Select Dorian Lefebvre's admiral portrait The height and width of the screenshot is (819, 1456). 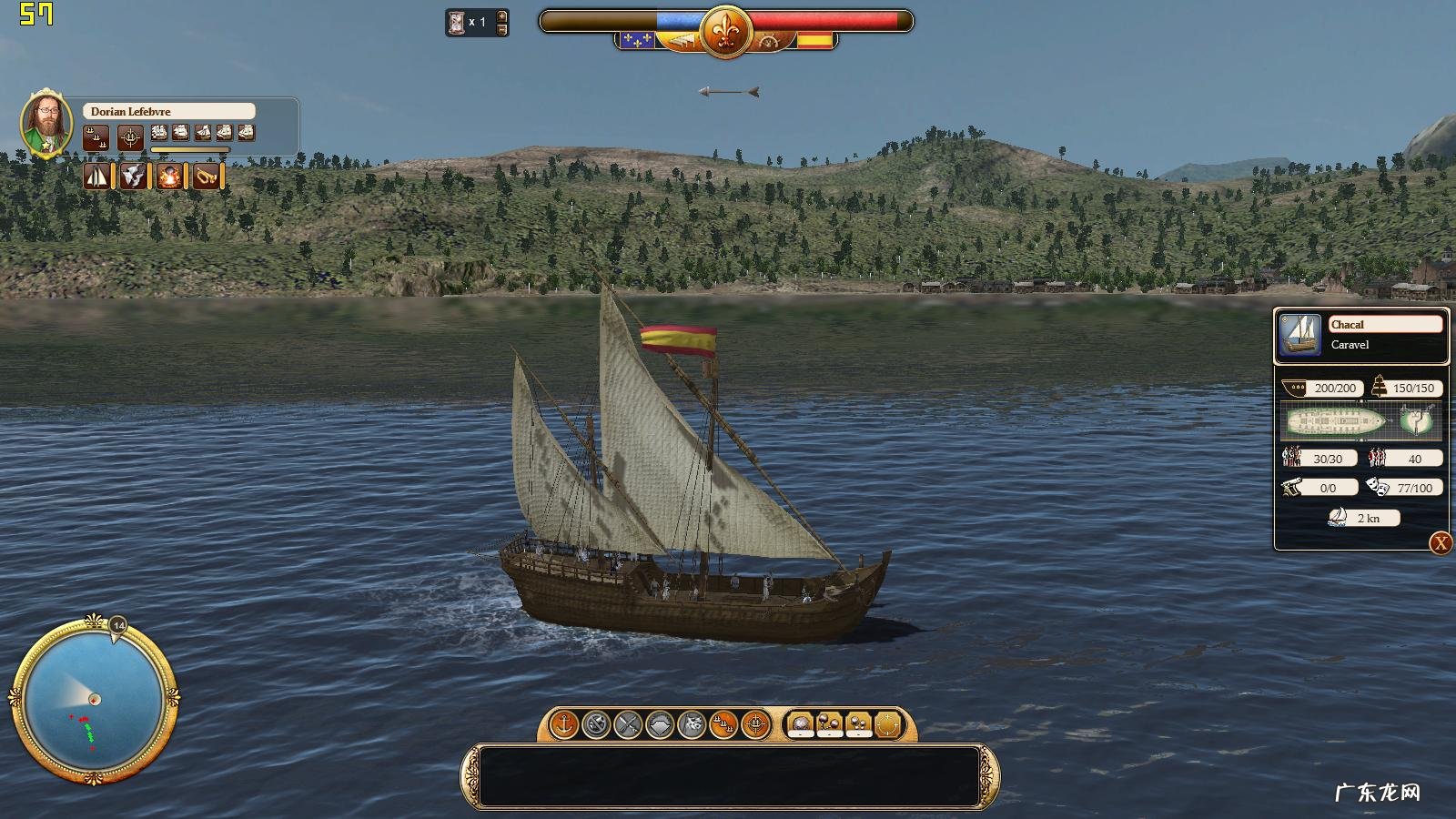click(45, 124)
